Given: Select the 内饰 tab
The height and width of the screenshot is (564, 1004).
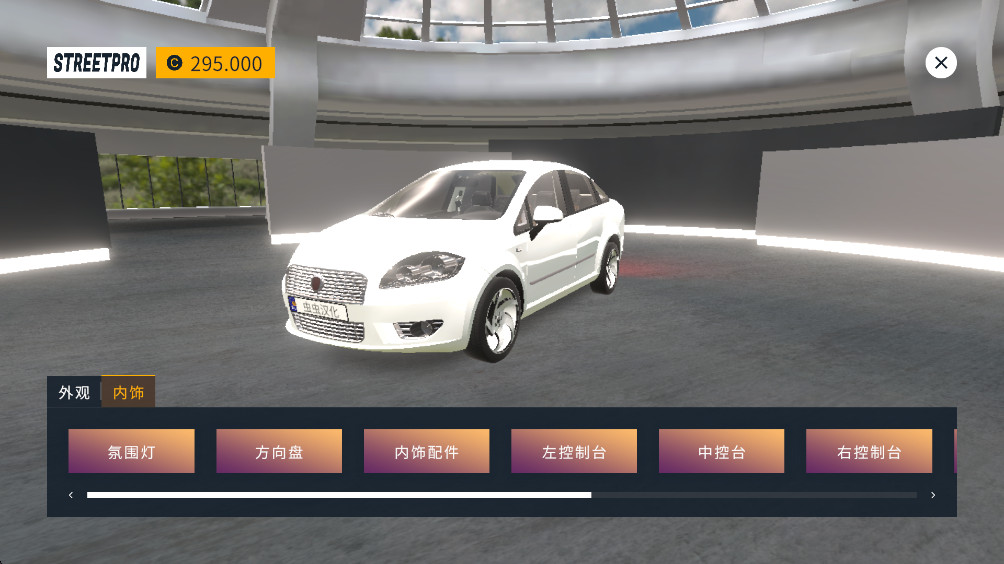Looking at the screenshot, I should 128,392.
